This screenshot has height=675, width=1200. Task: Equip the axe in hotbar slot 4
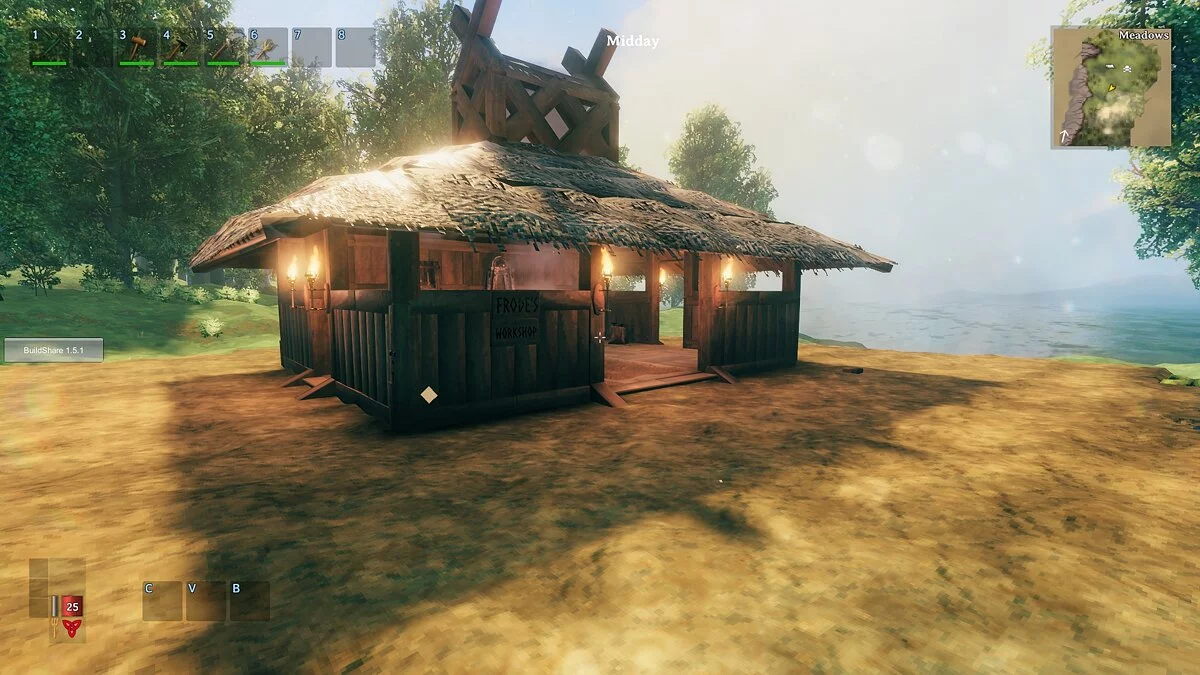click(x=180, y=47)
